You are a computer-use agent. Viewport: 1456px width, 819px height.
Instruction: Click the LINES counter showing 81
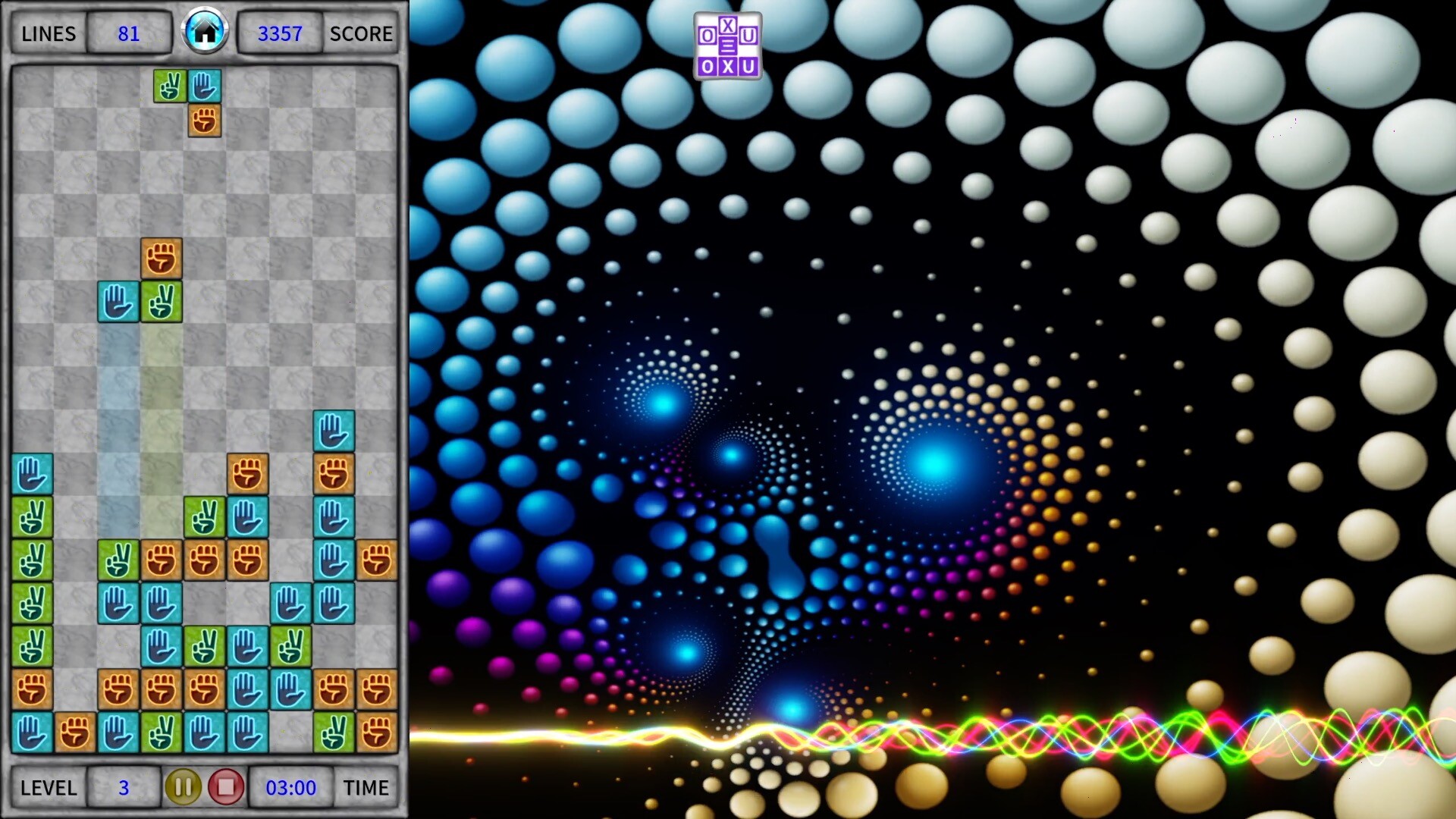129,33
